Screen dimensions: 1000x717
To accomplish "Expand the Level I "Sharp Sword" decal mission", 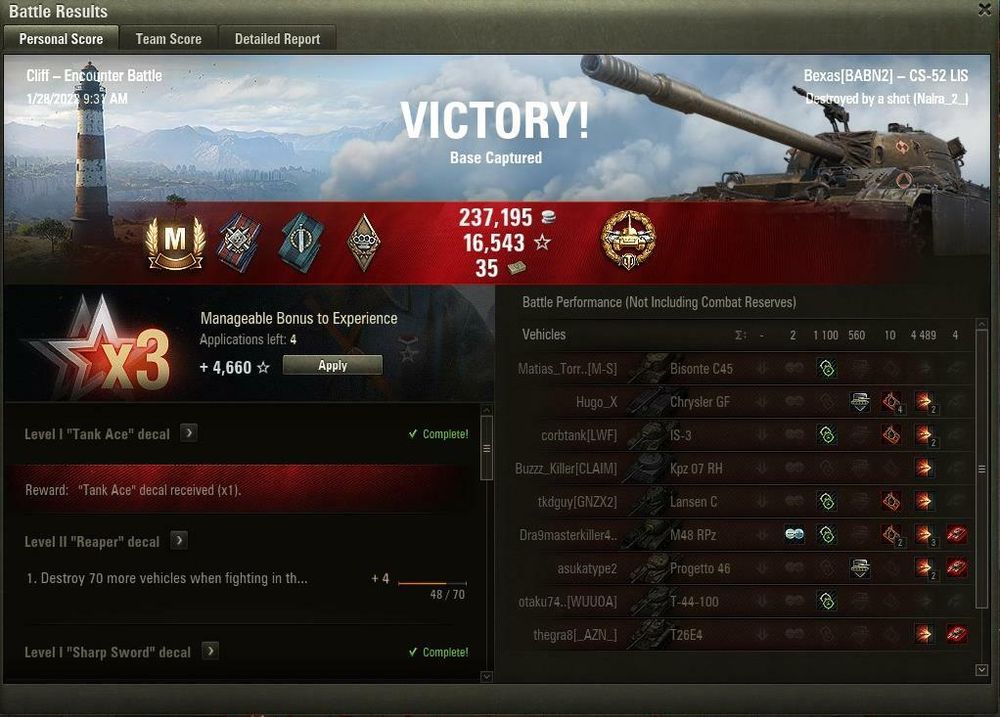I will (210, 651).
